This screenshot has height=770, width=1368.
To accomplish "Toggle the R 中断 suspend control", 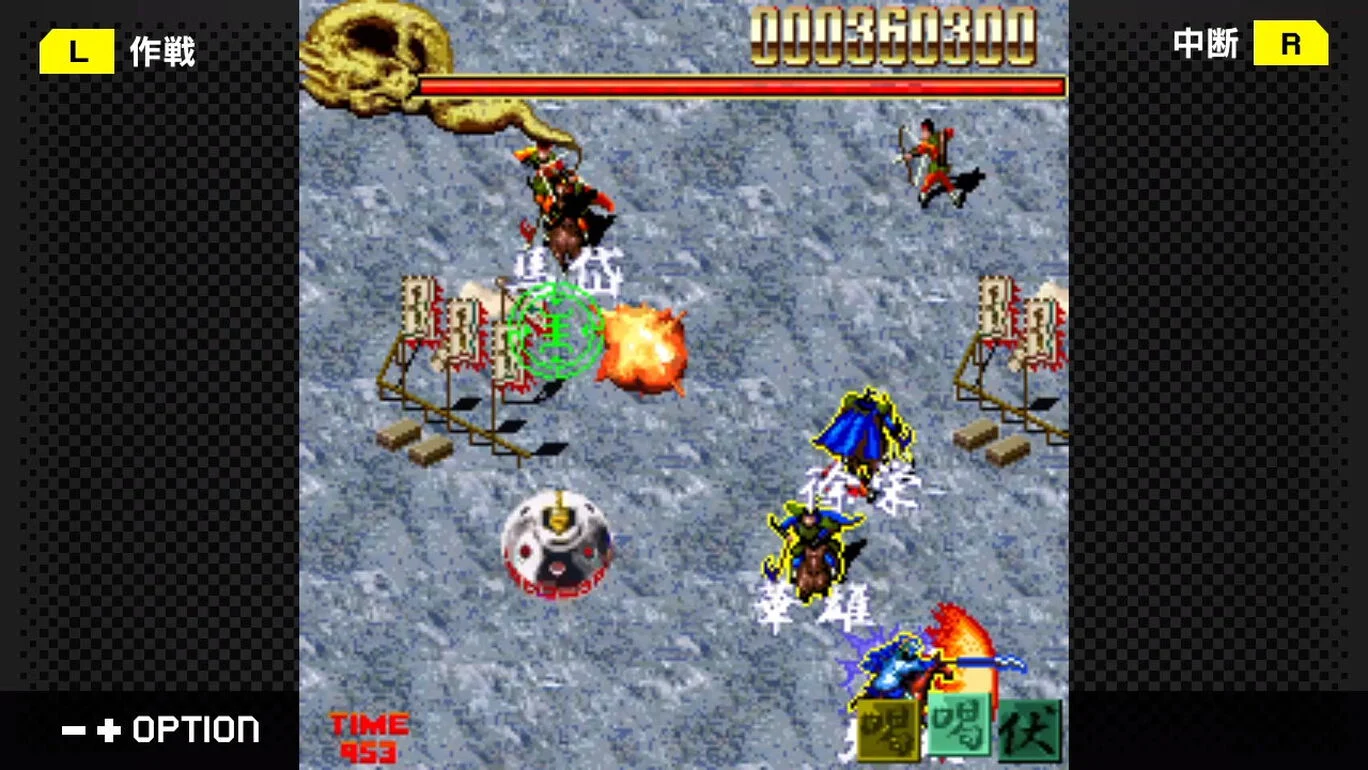I will (x=1250, y=44).
